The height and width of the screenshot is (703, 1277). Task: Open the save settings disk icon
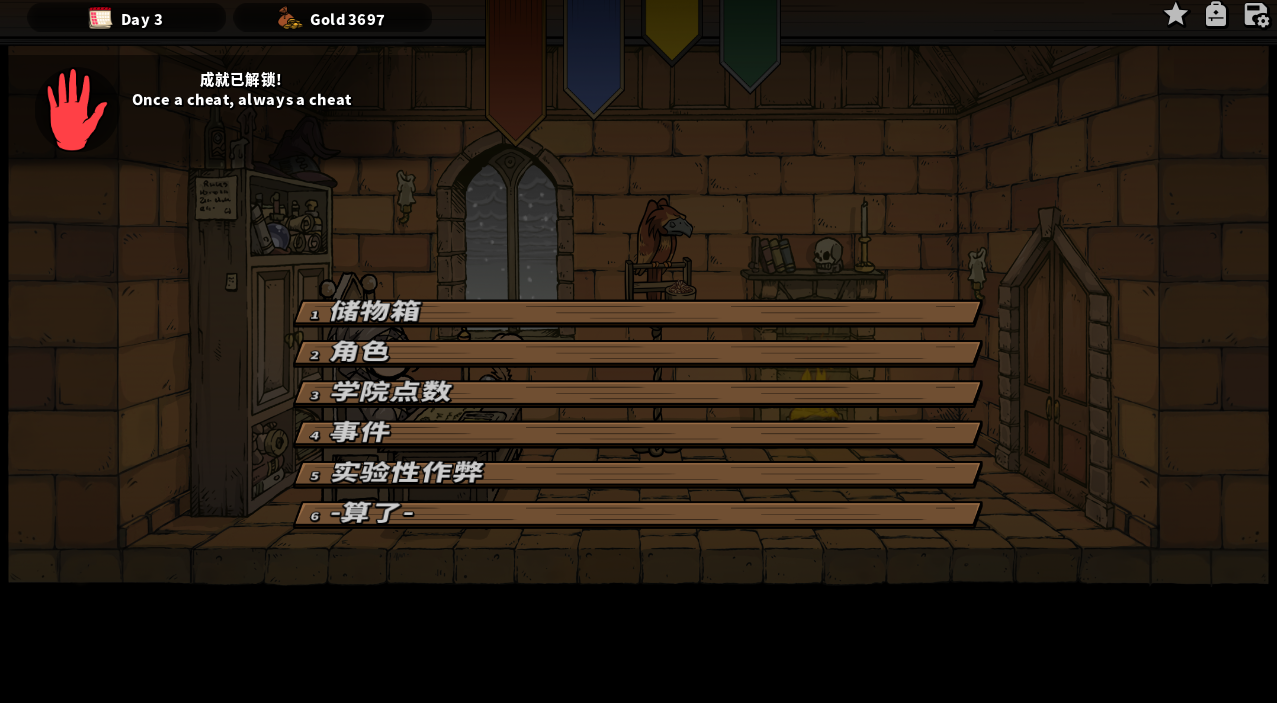tap(1256, 14)
